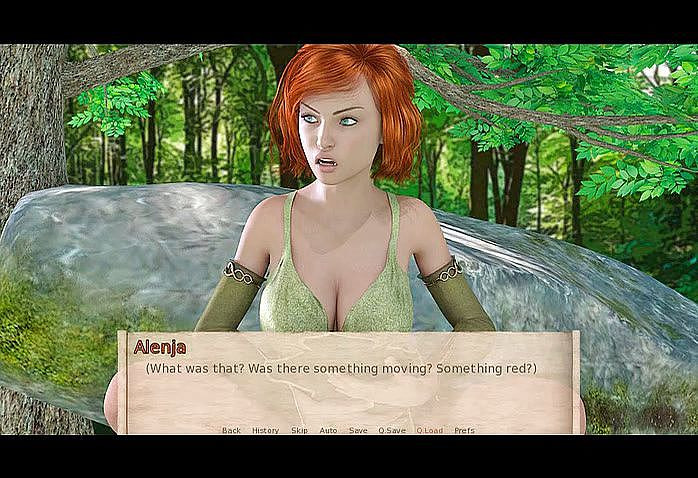Open the Prefs settings
The height and width of the screenshot is (478, 698).
(x=464, y=431)
